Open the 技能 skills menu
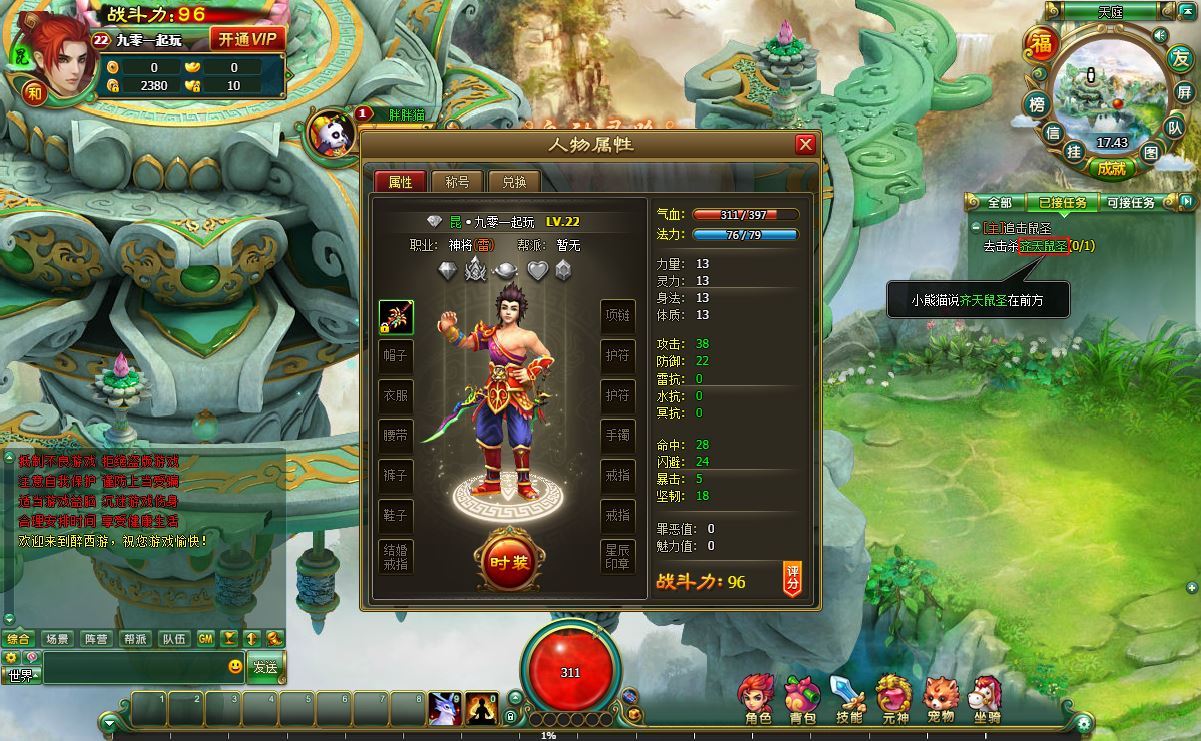The height and width of the screenshot is (741, 1201). coord(848,698)
